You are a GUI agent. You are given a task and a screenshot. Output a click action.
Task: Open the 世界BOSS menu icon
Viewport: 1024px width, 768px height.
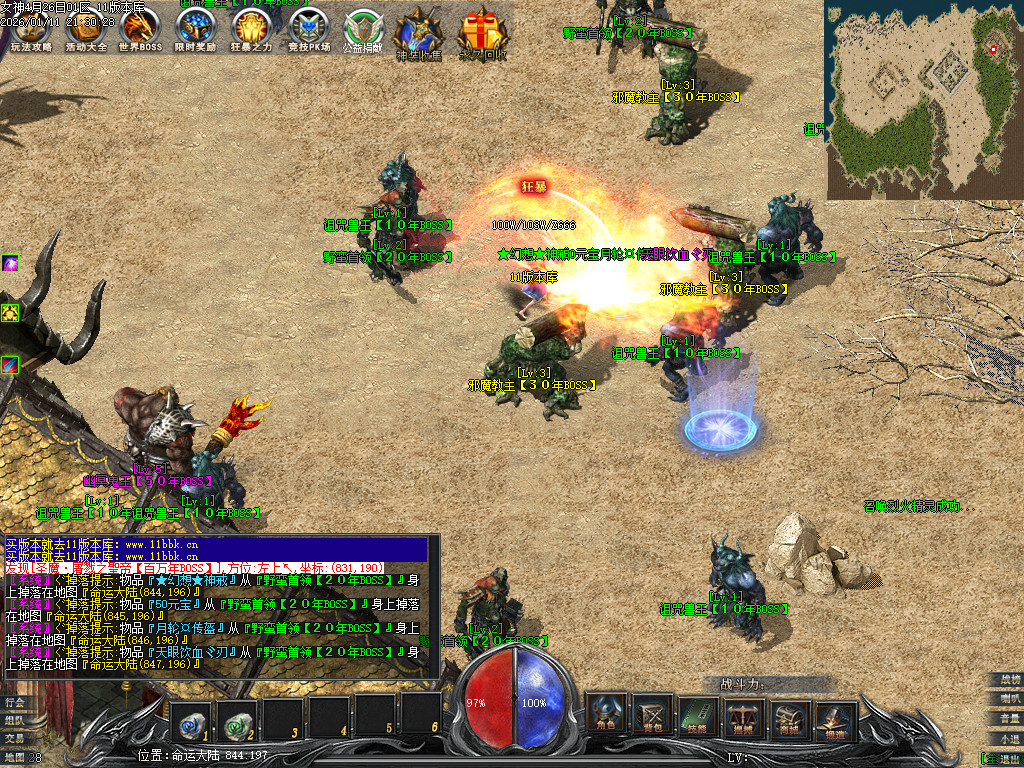click(x=140, y=30)
